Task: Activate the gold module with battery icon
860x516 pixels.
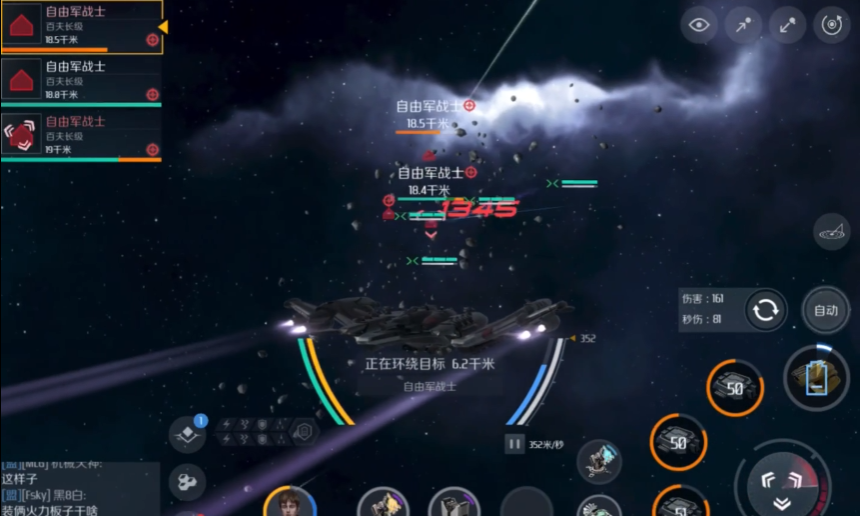Action: click(x=816, y=378)
